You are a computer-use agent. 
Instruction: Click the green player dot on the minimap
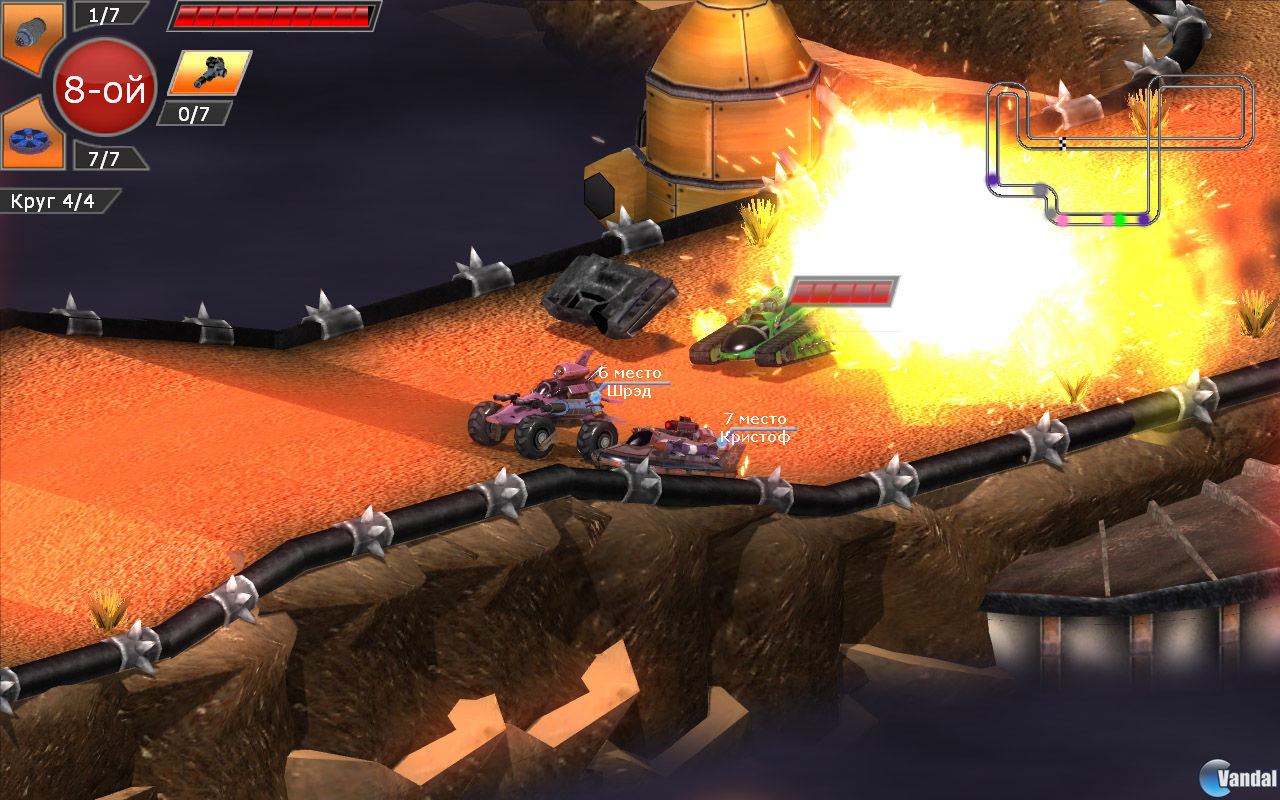(x=1120, y=219)
